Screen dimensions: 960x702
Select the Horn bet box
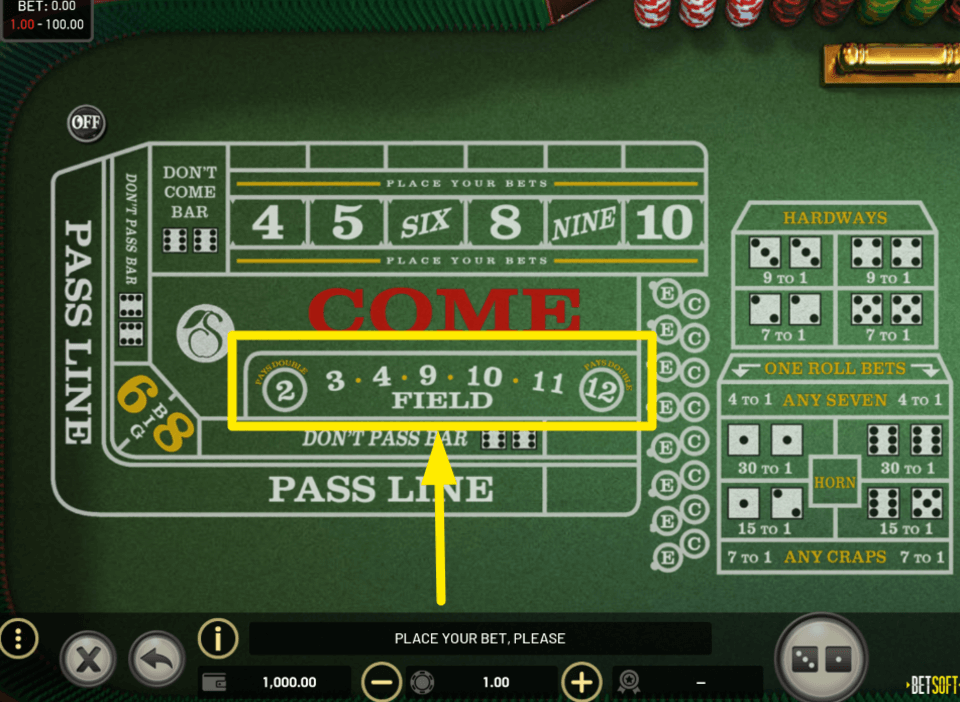coord(834,482)
